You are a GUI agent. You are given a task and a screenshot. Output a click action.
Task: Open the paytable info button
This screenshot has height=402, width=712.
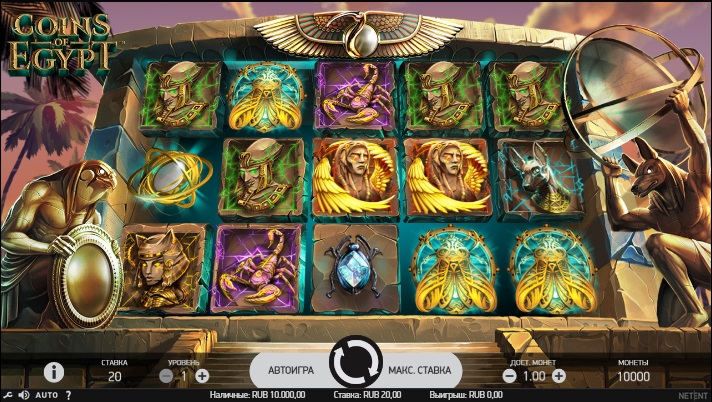[53, 372]
